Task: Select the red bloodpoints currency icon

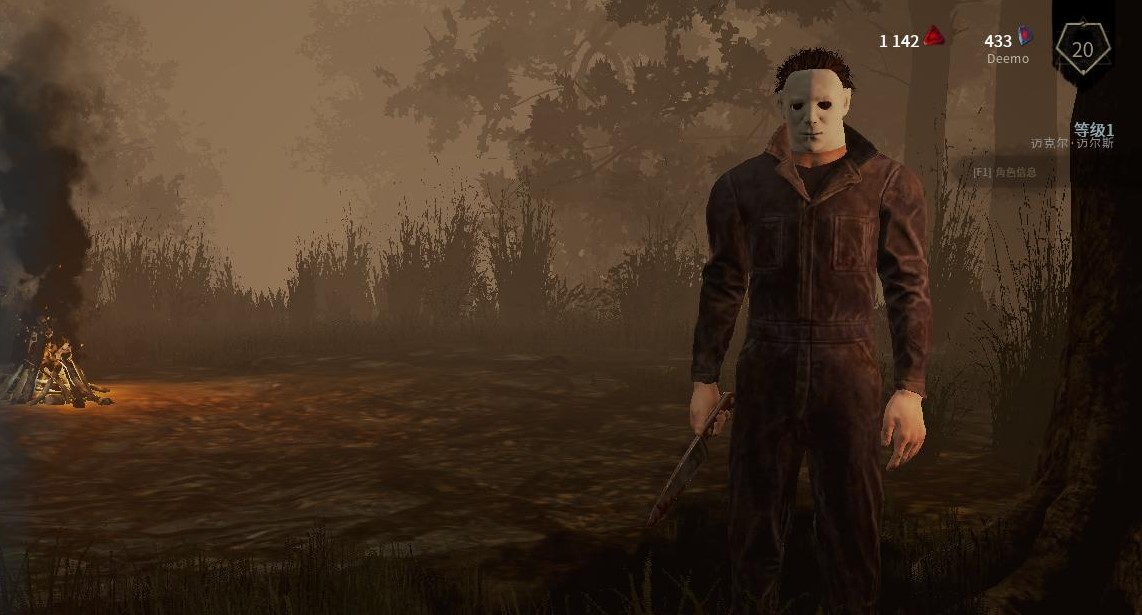Action: tap(934, 38)
